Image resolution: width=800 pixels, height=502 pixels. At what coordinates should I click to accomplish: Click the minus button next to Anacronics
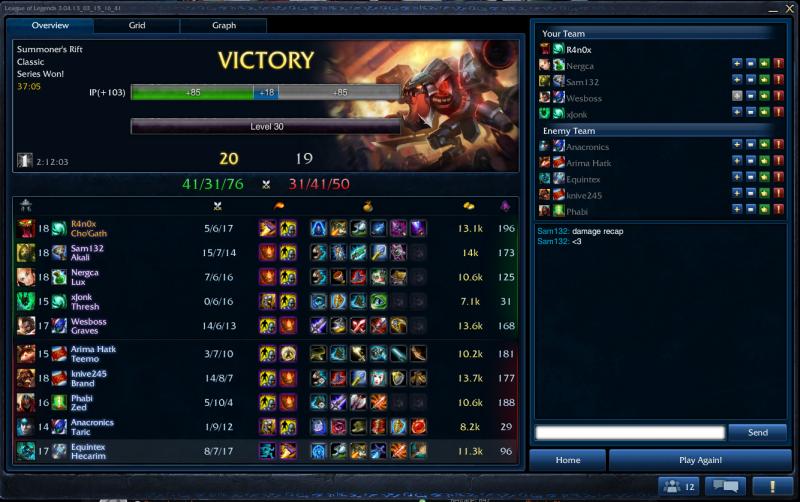click(750, 147)
